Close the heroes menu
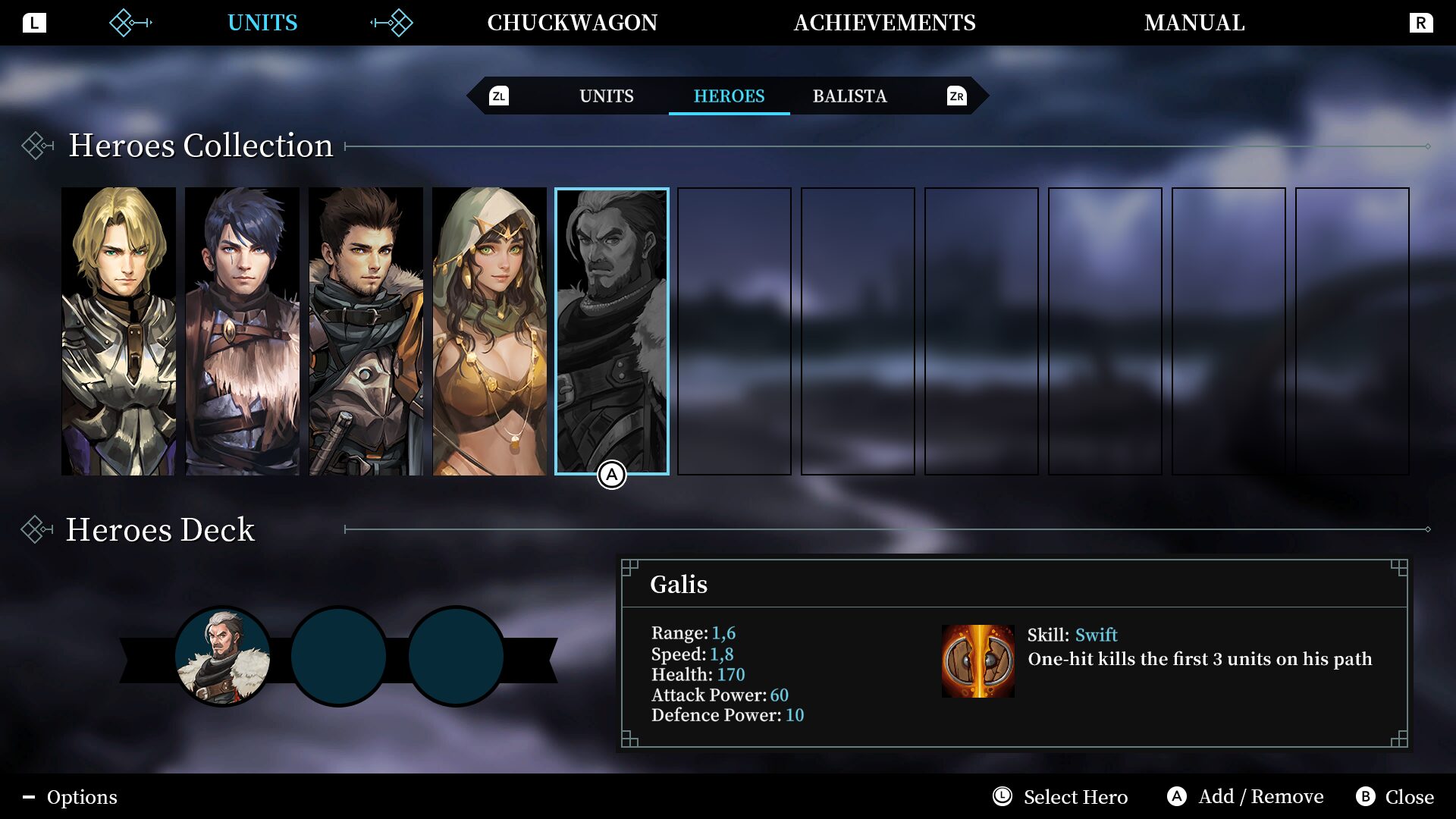 tap(1395, 797)
